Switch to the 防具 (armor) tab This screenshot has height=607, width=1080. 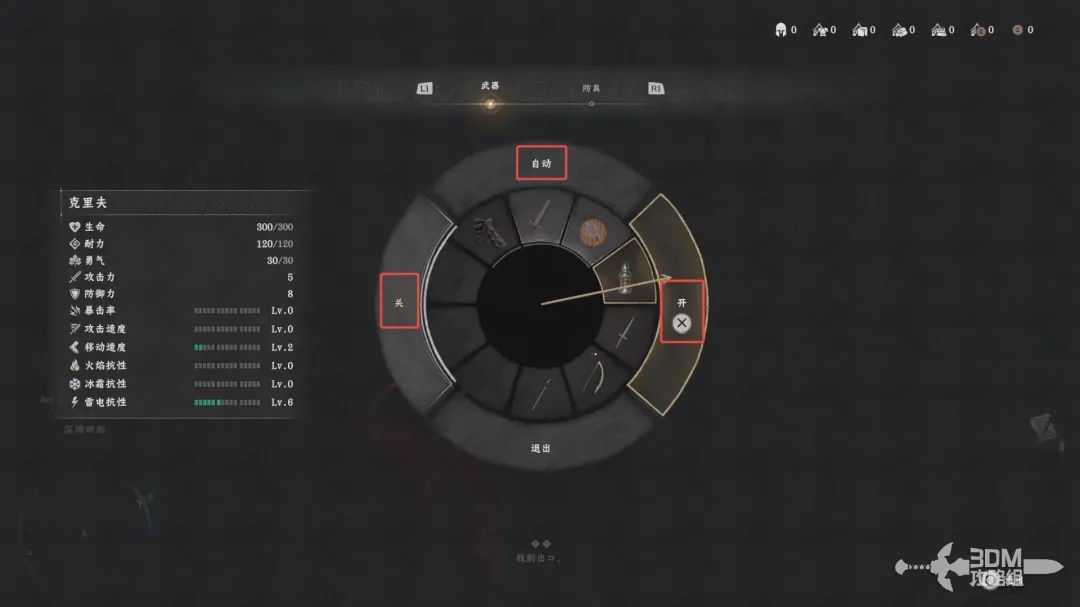(591, 89)
